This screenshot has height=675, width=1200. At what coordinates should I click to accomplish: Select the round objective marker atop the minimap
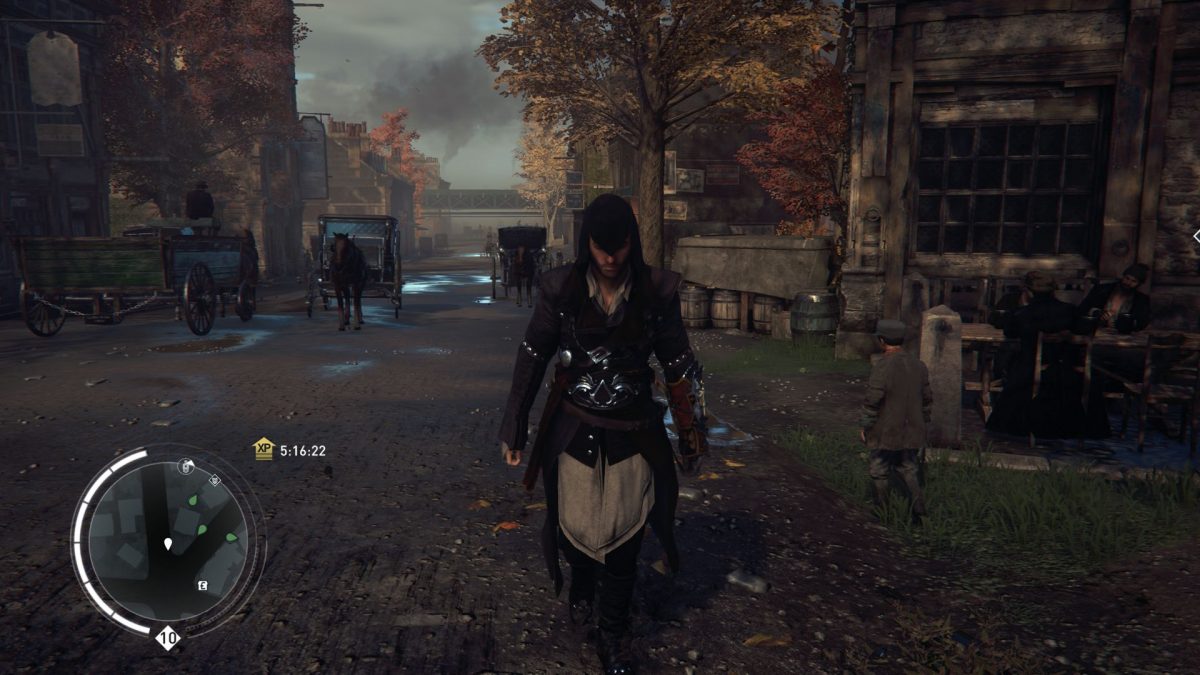pos(185,466)
